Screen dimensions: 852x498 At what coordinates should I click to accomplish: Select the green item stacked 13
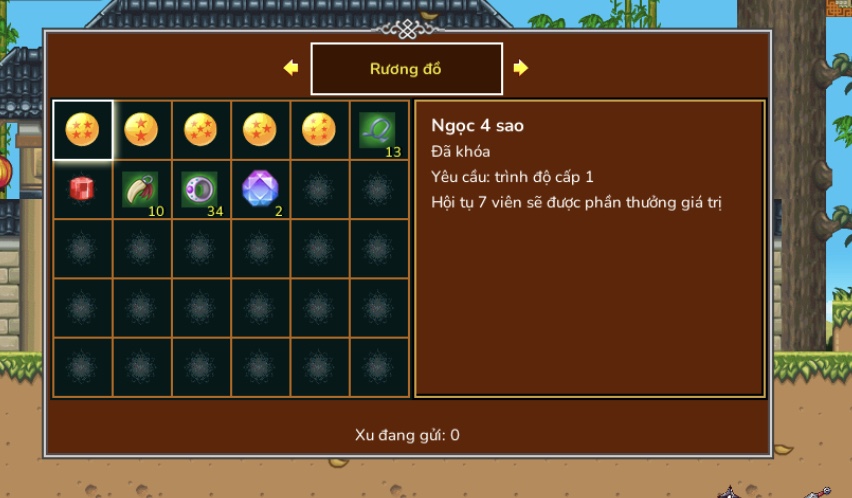click(378, 129)
